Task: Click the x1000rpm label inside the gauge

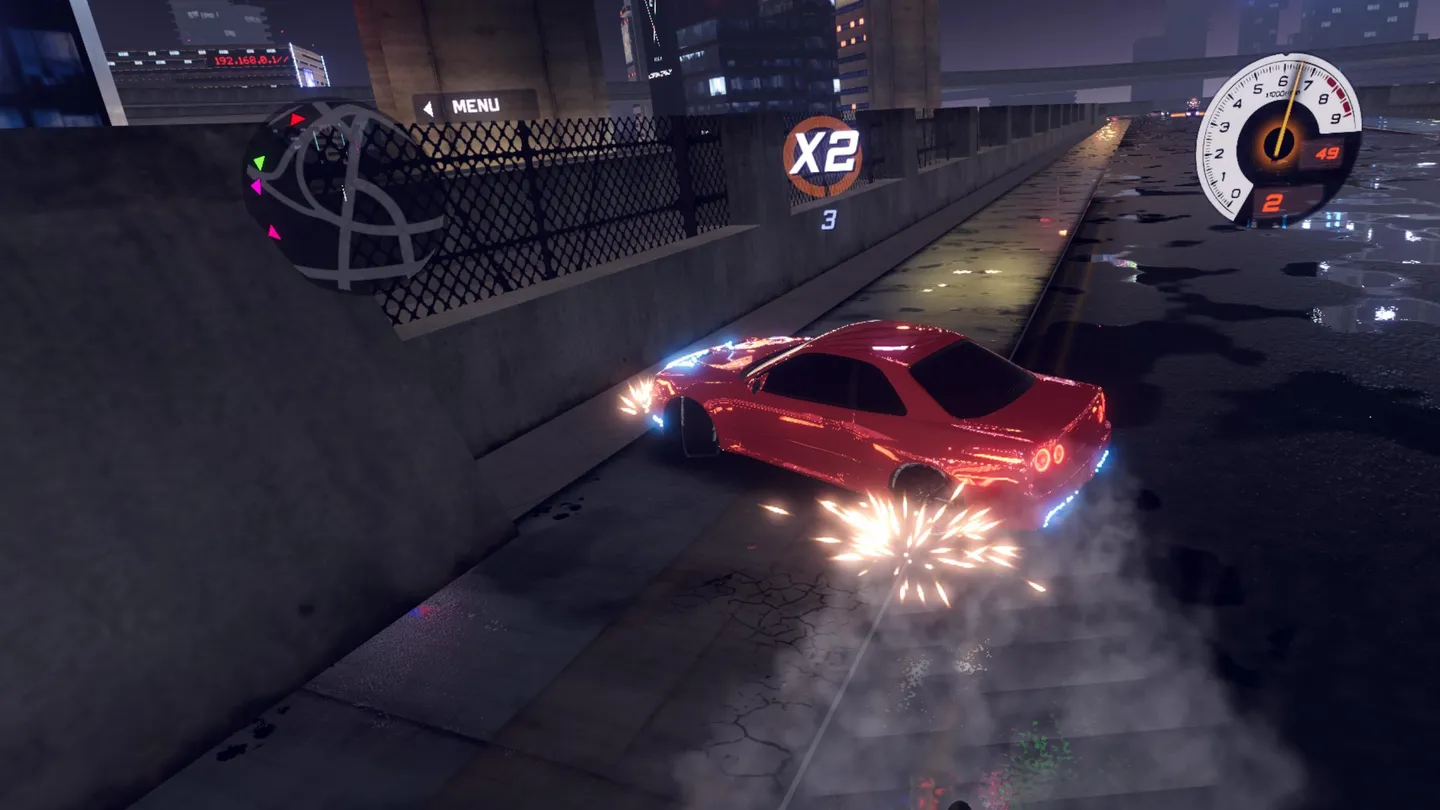Action: click(x=1281, y=93)
